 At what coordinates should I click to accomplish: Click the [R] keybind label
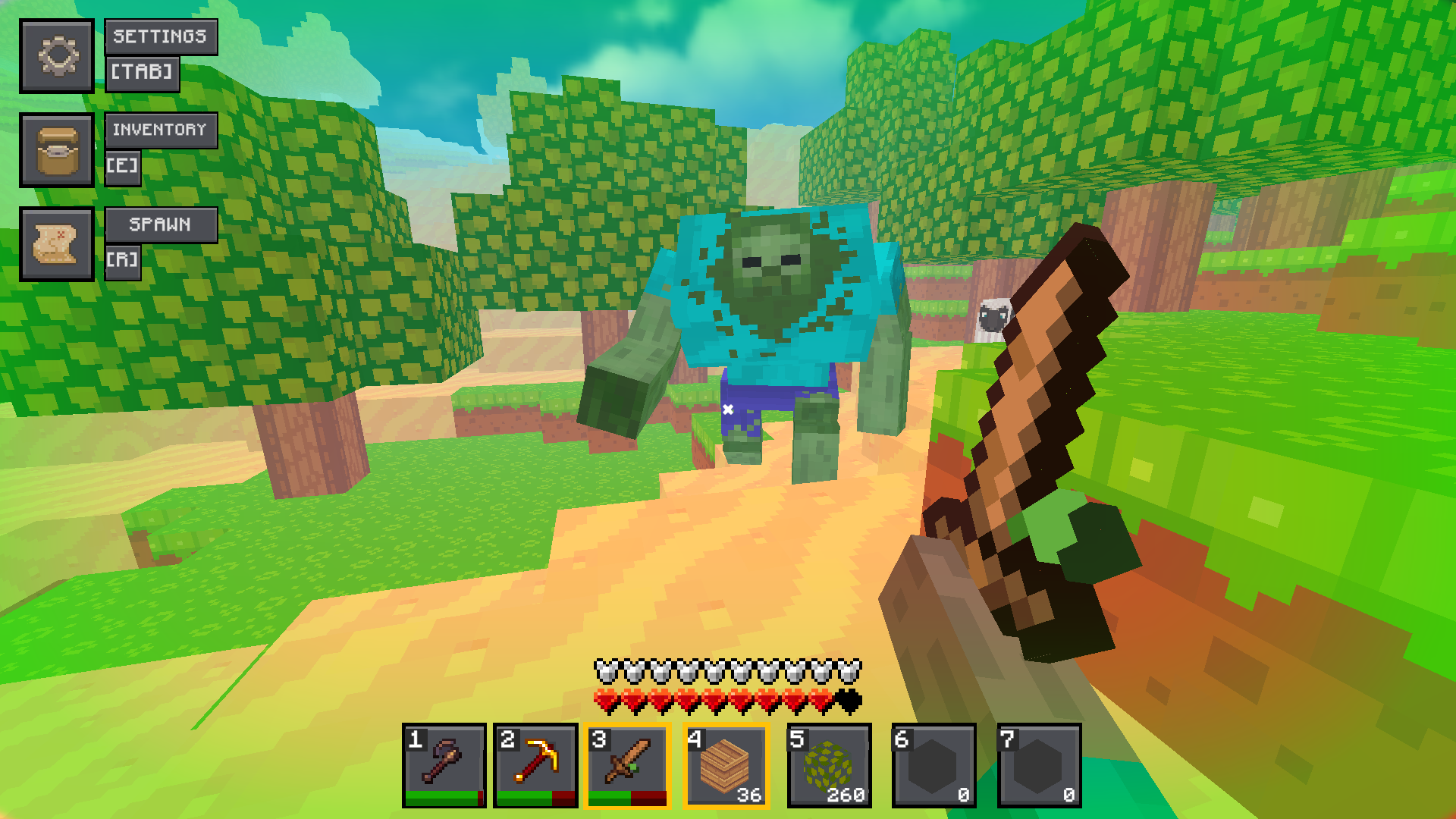[124, 261]
